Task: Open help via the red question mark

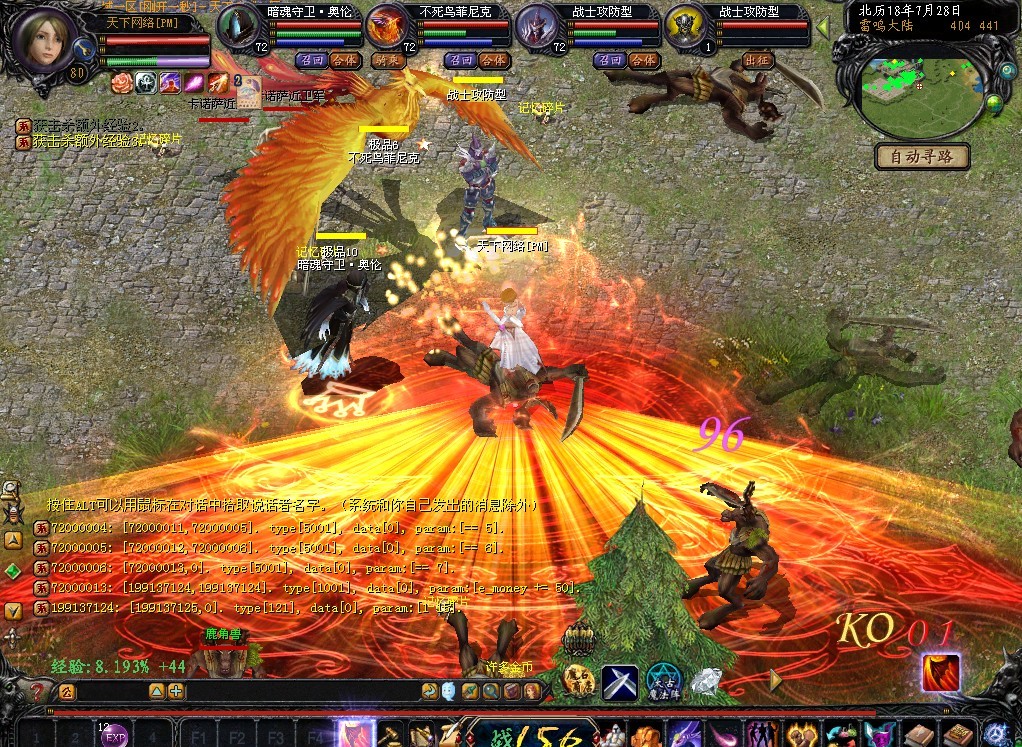Action: coord(39,691)
